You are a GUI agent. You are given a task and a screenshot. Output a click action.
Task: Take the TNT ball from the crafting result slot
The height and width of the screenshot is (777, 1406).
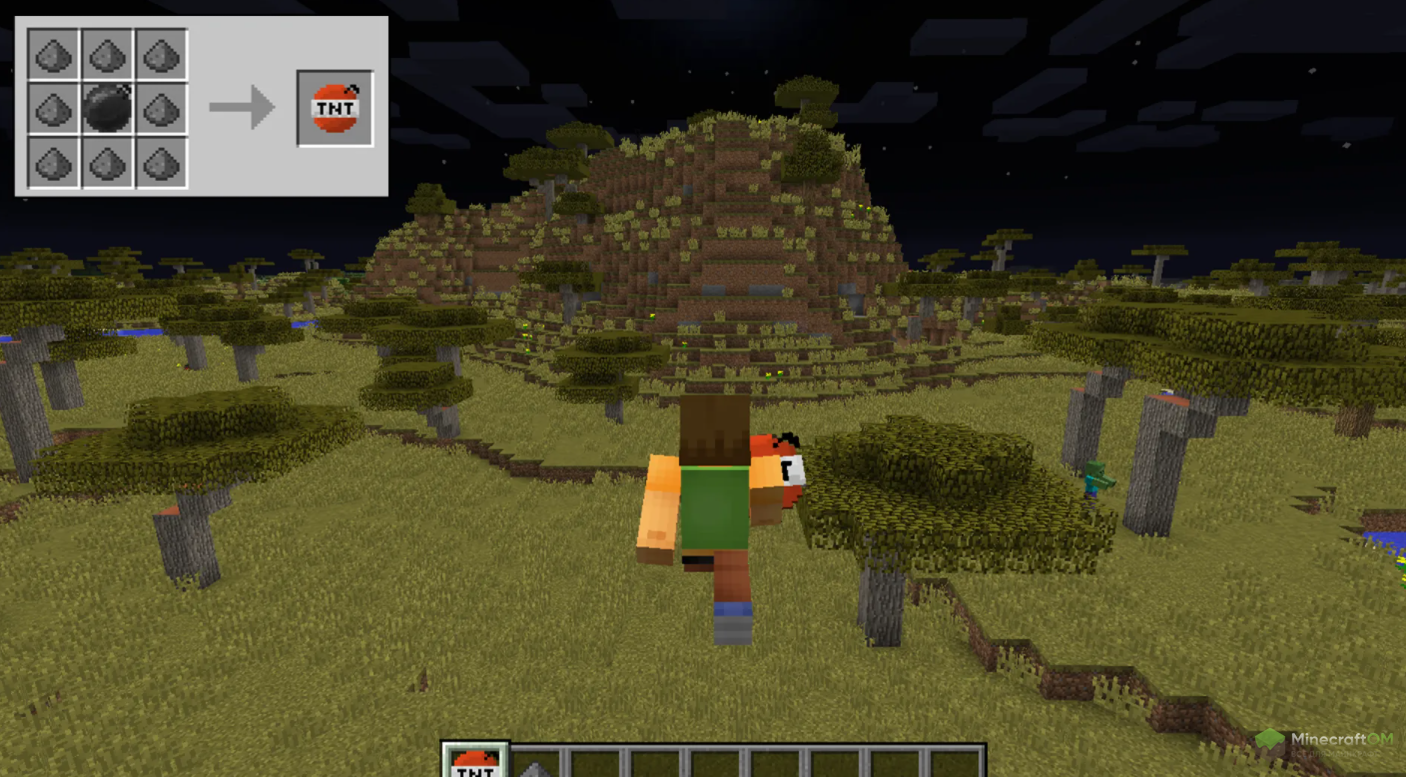pos(335,108)
